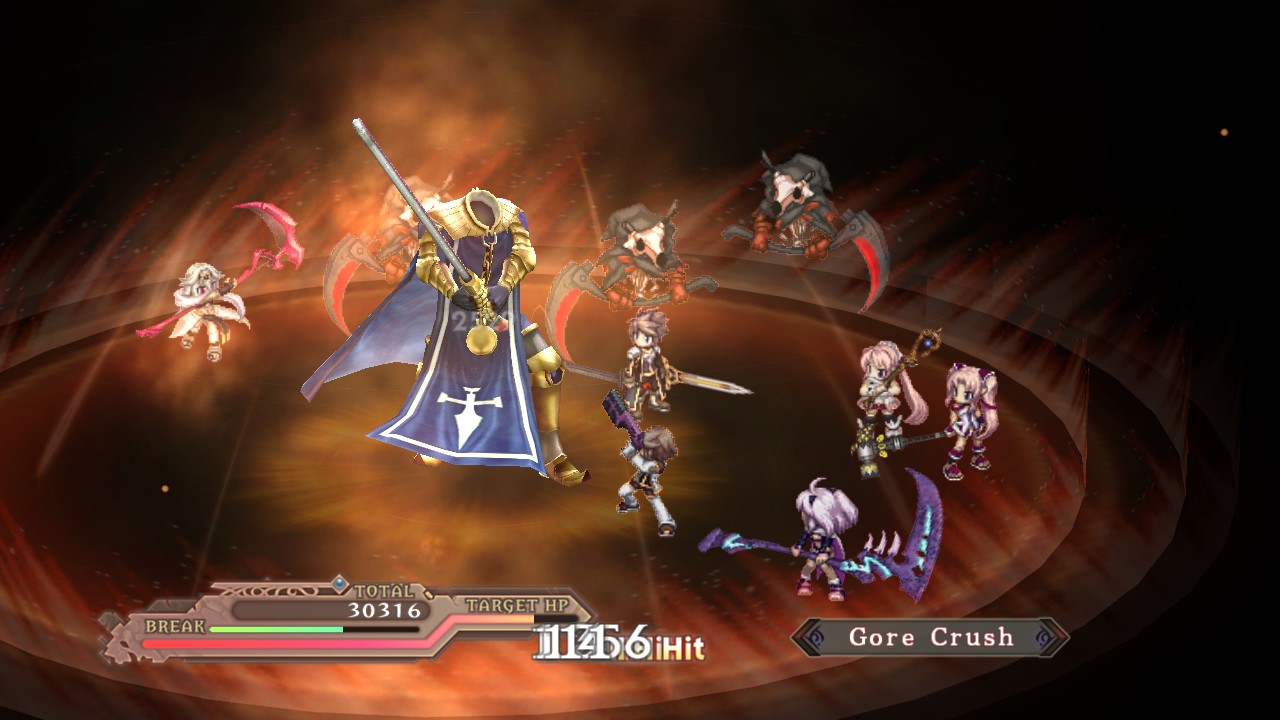
Task: Click the green BREAK gauge bar
Action: pyautogui.click(x=275, y=628)
